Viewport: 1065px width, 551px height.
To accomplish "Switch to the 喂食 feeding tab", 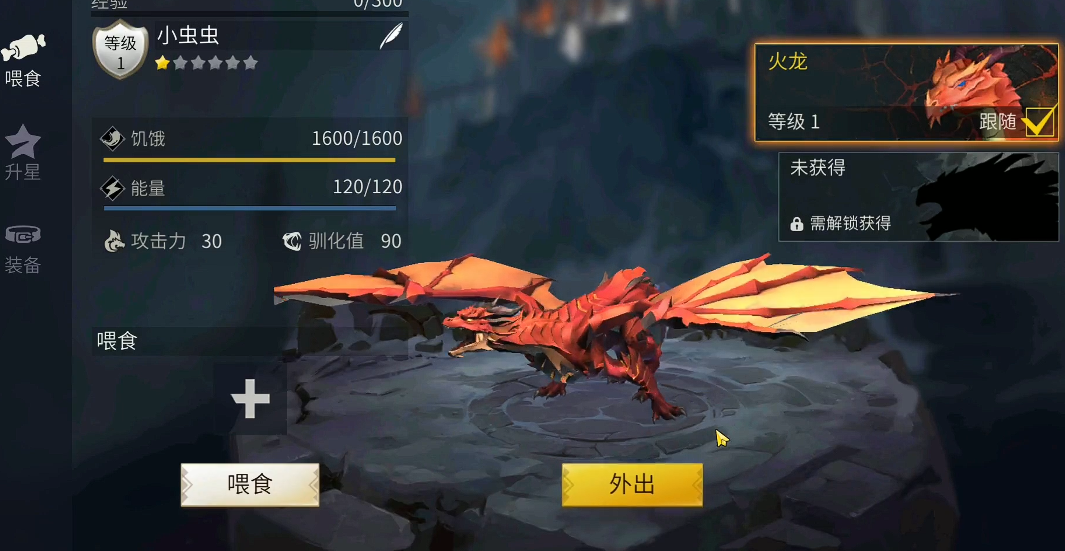I will pyautogui.click(x=23, y=60).
